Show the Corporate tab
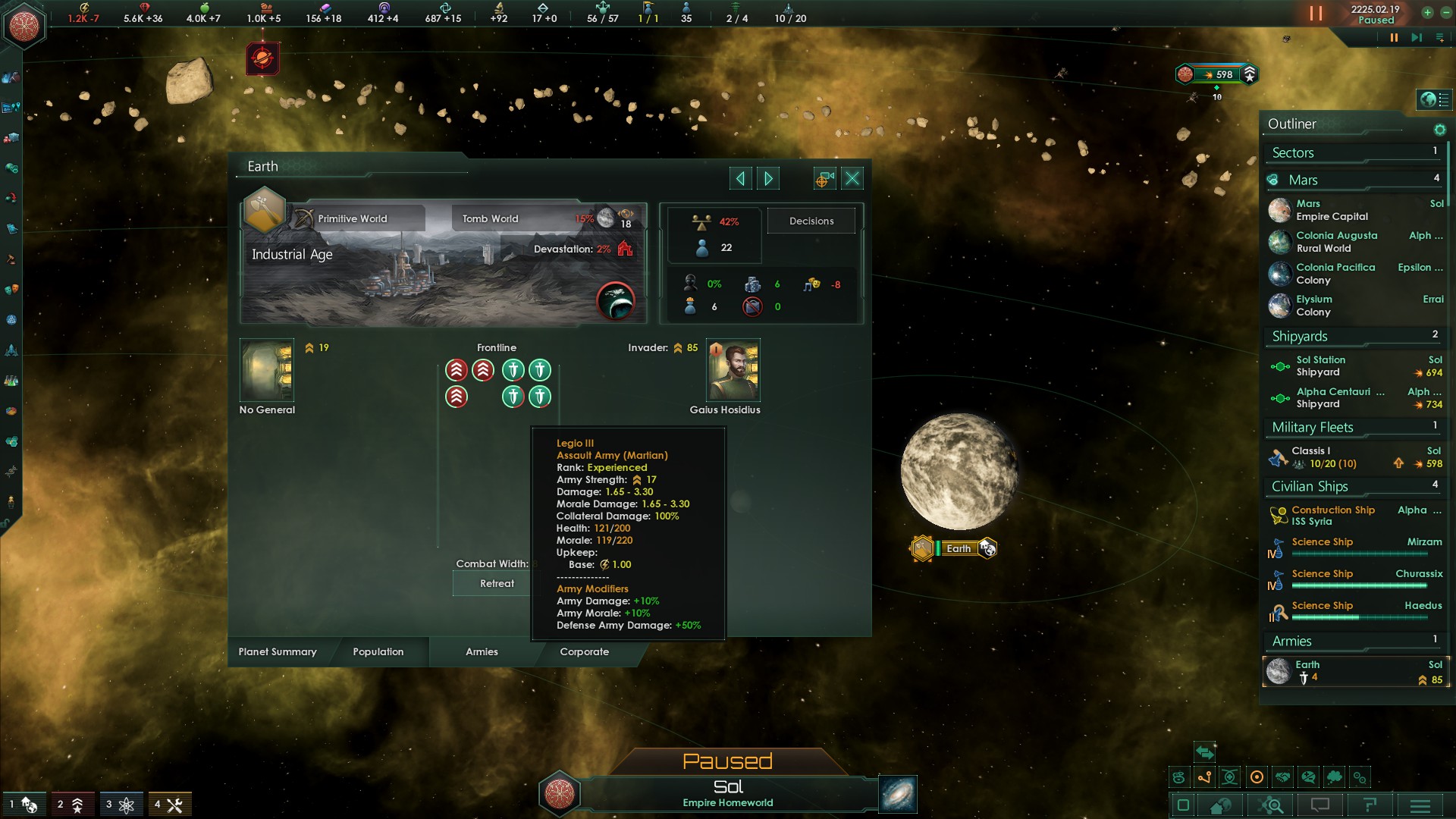 [584, 651]
